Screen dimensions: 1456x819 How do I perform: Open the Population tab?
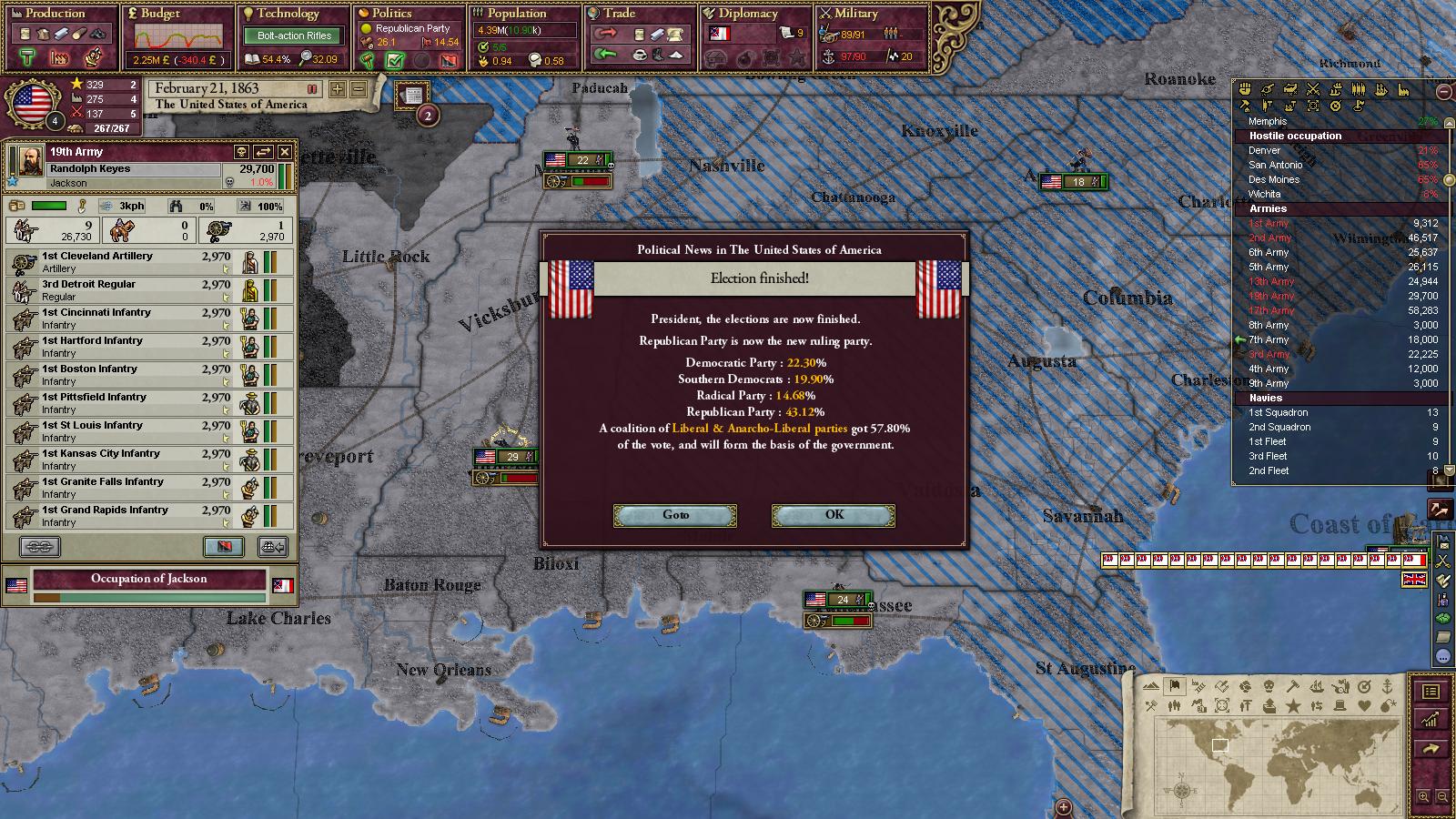(516, 14)
